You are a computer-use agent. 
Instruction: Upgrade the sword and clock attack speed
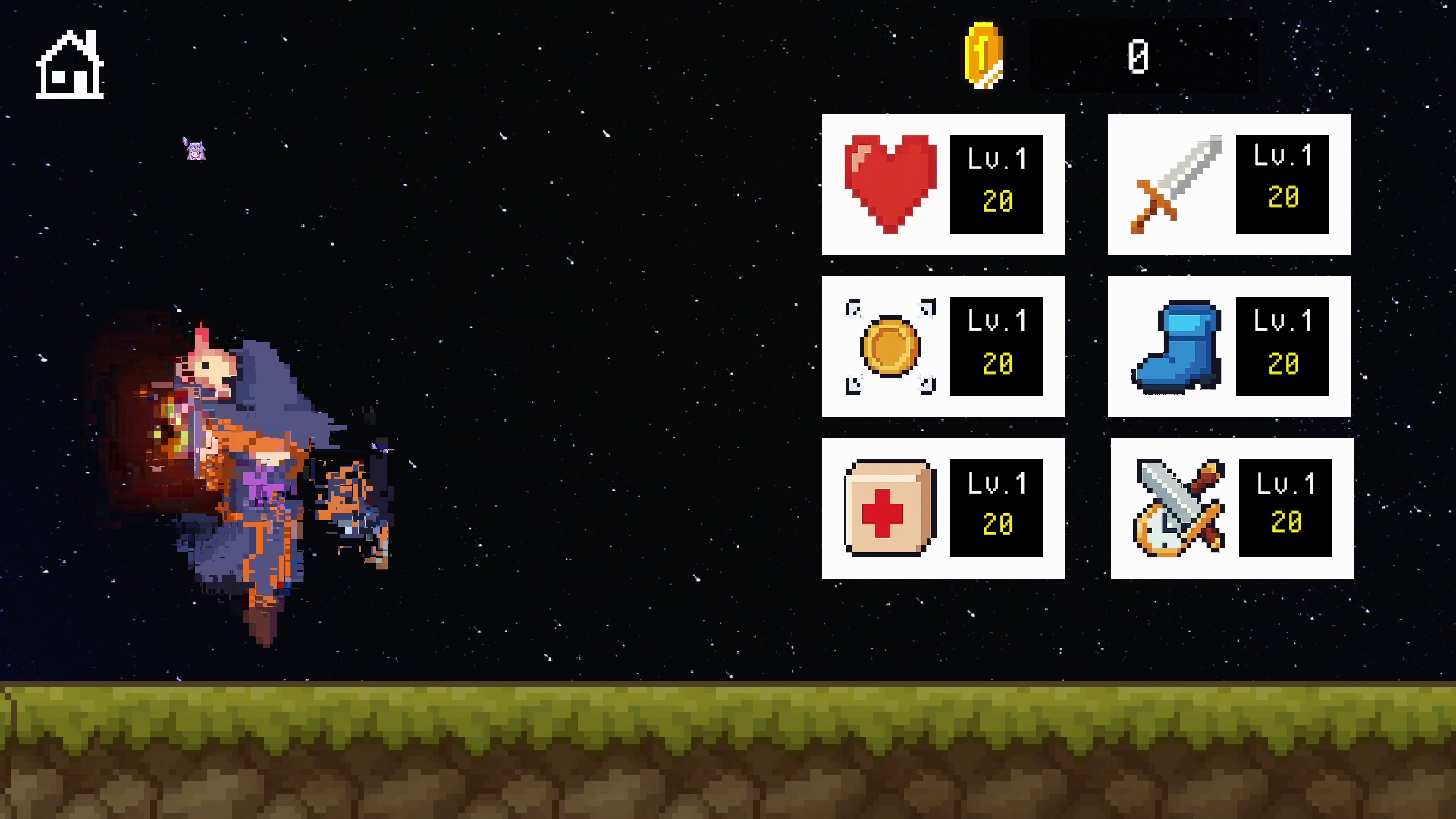pyautogui.click(x=1232, y=508)
